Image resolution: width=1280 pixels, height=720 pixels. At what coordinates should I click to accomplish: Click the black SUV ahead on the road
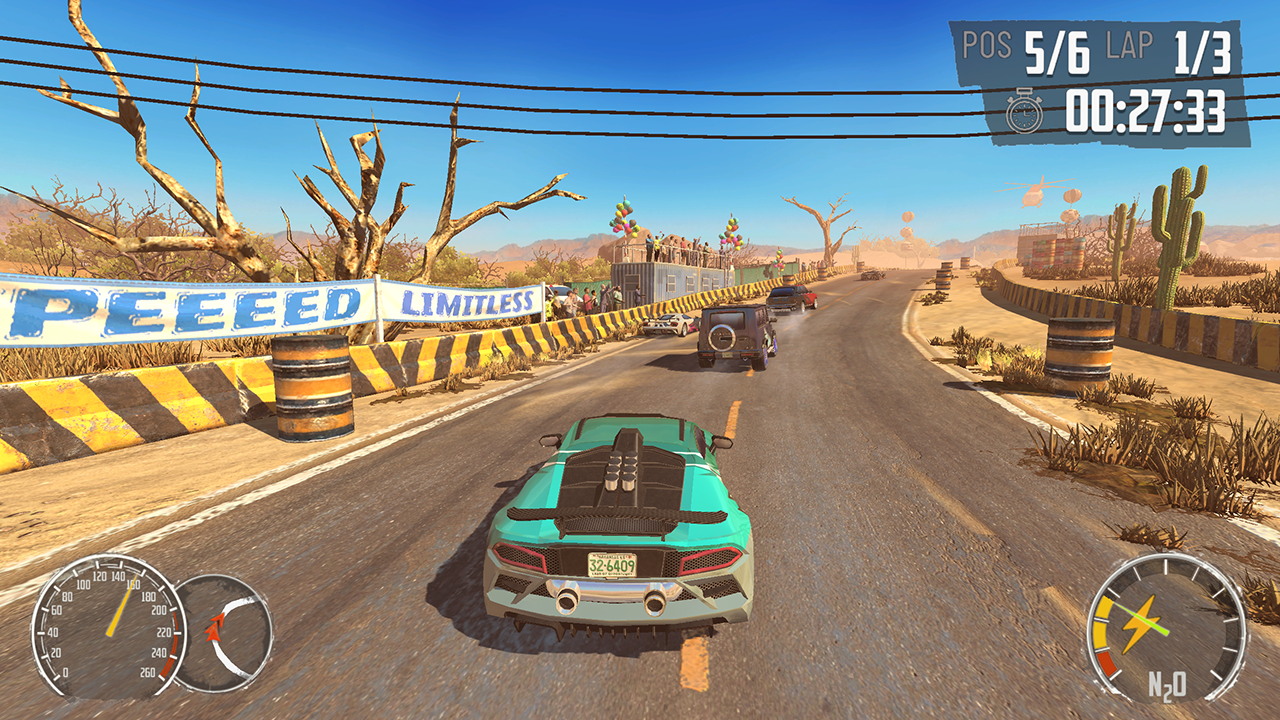(731, 337)
